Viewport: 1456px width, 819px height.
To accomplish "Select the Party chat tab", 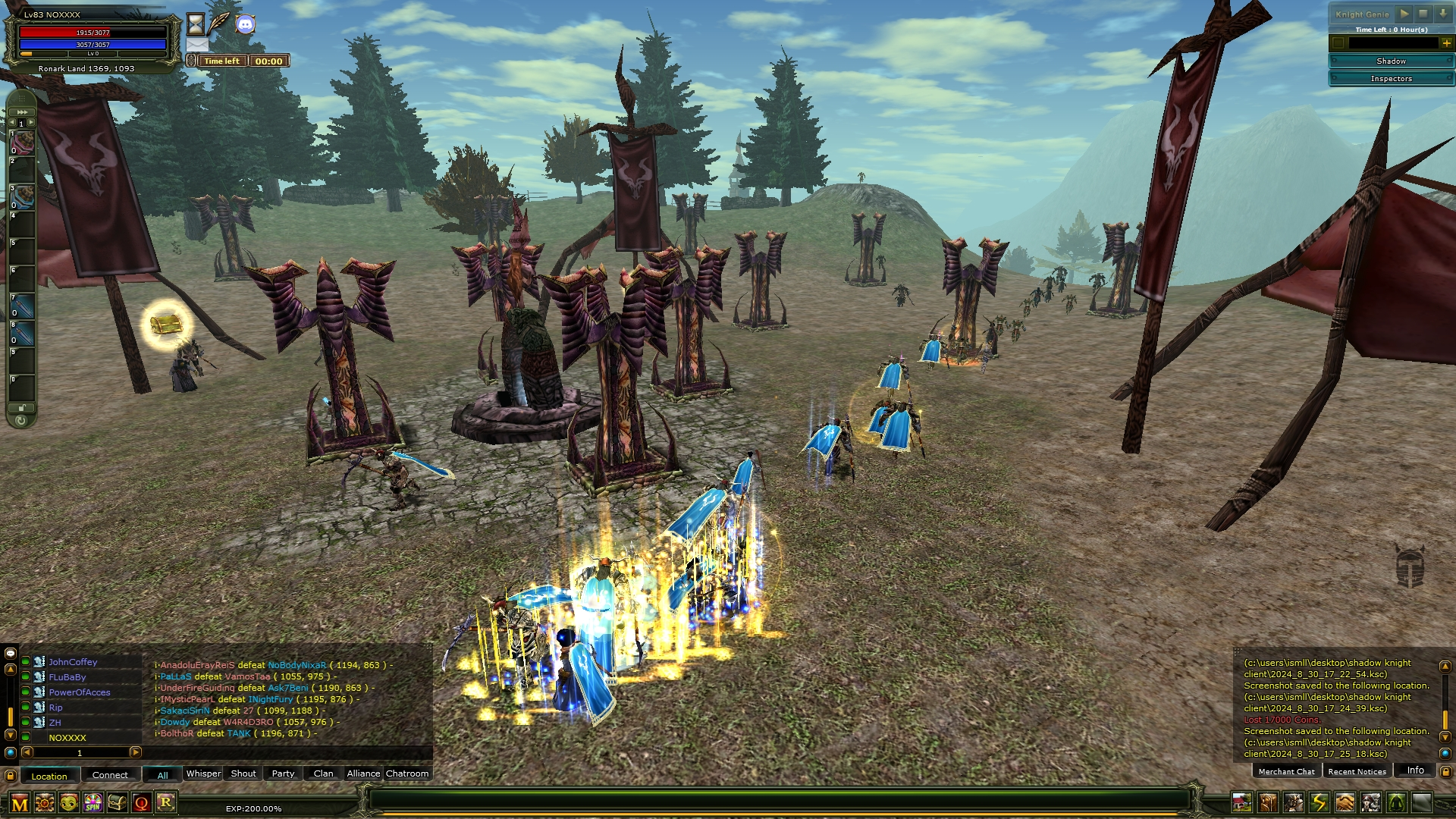I will point(283,773).
